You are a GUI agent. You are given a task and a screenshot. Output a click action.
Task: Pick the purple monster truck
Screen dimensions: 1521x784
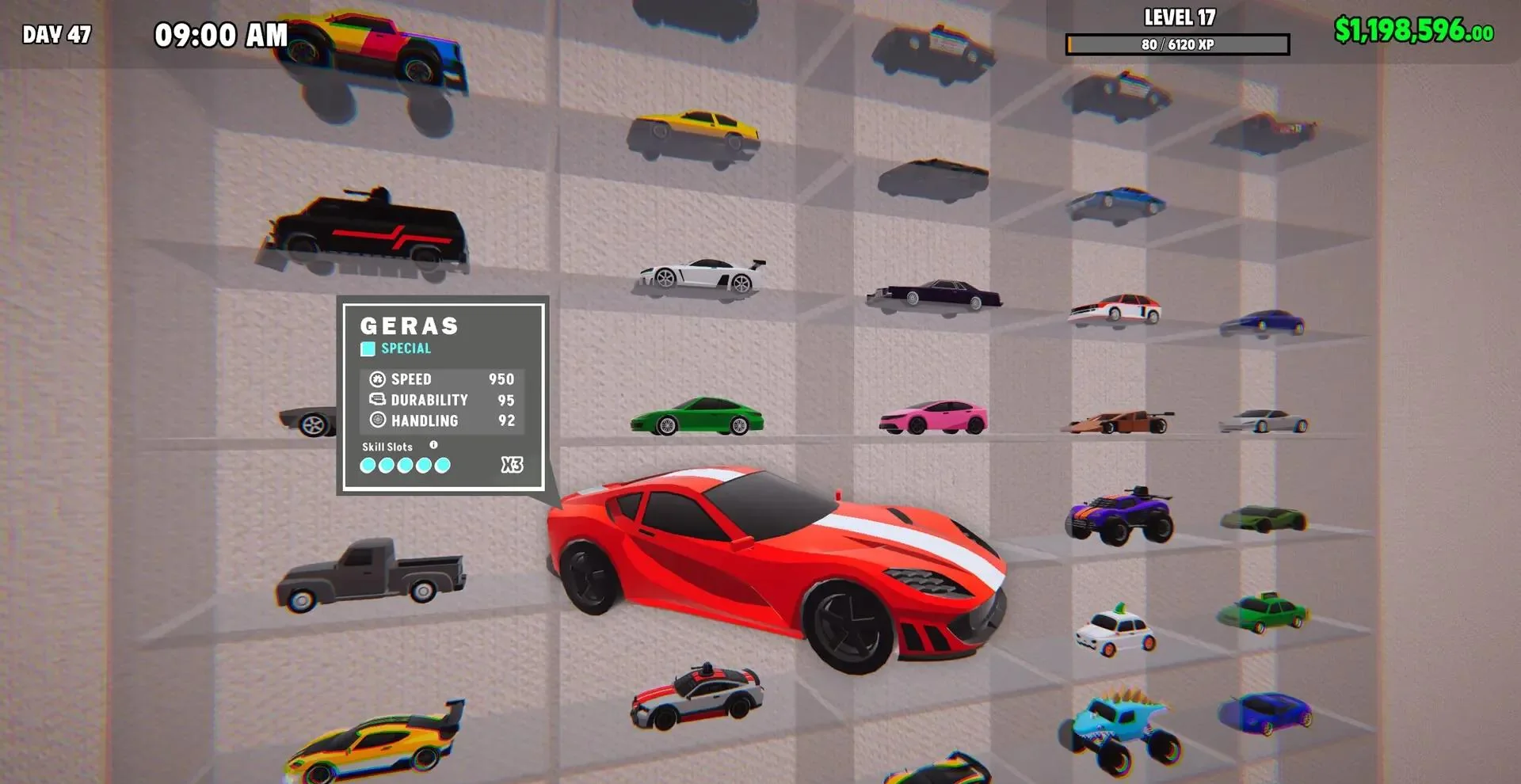(1119, 515)
